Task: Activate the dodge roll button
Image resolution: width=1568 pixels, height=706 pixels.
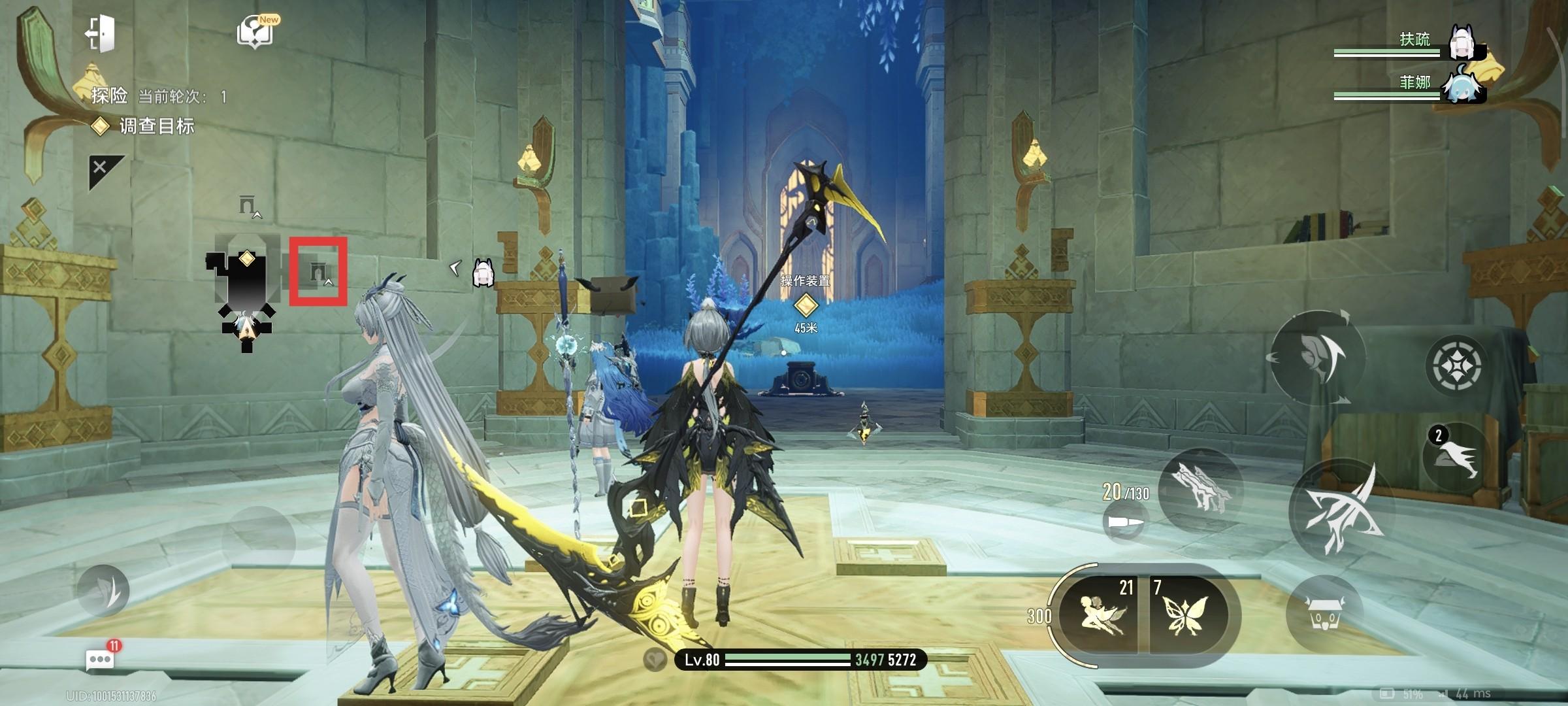Action: (1317, 358)
